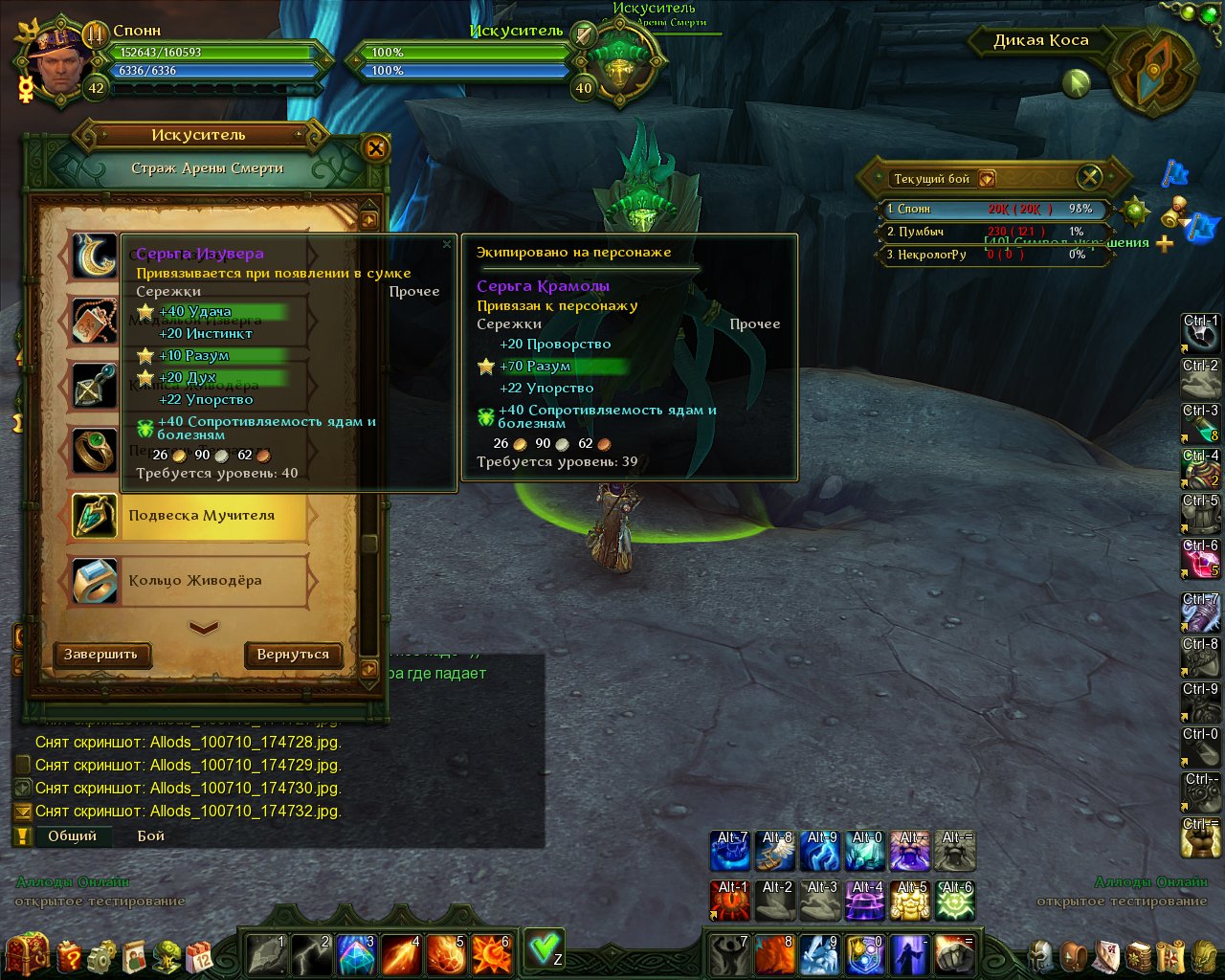The image size is (1225, 980).
Task: Pick the green gem ring icon
Action: (x=95, y=450)
